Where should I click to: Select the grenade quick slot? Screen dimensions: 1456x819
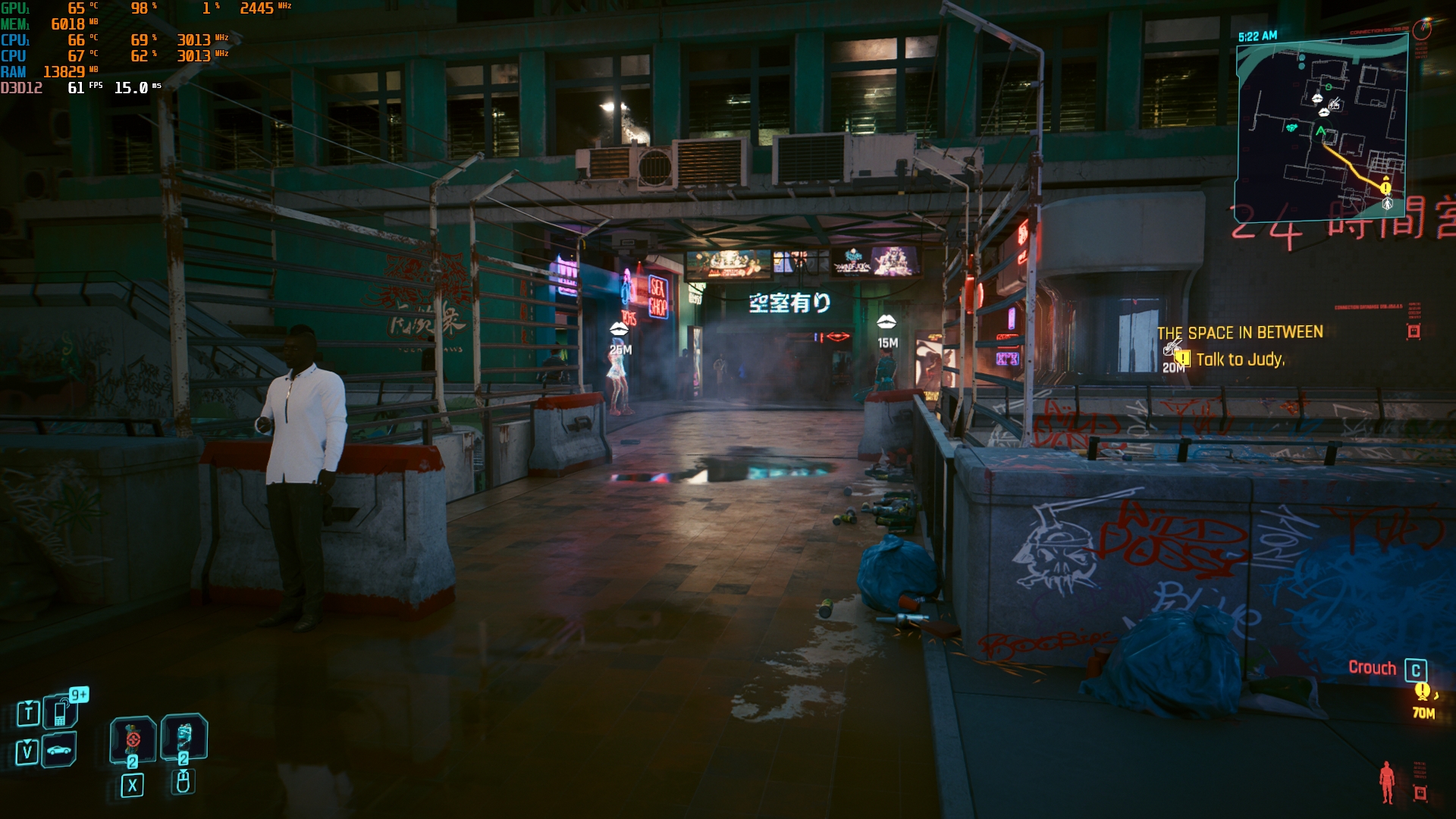tap(133, 738)
